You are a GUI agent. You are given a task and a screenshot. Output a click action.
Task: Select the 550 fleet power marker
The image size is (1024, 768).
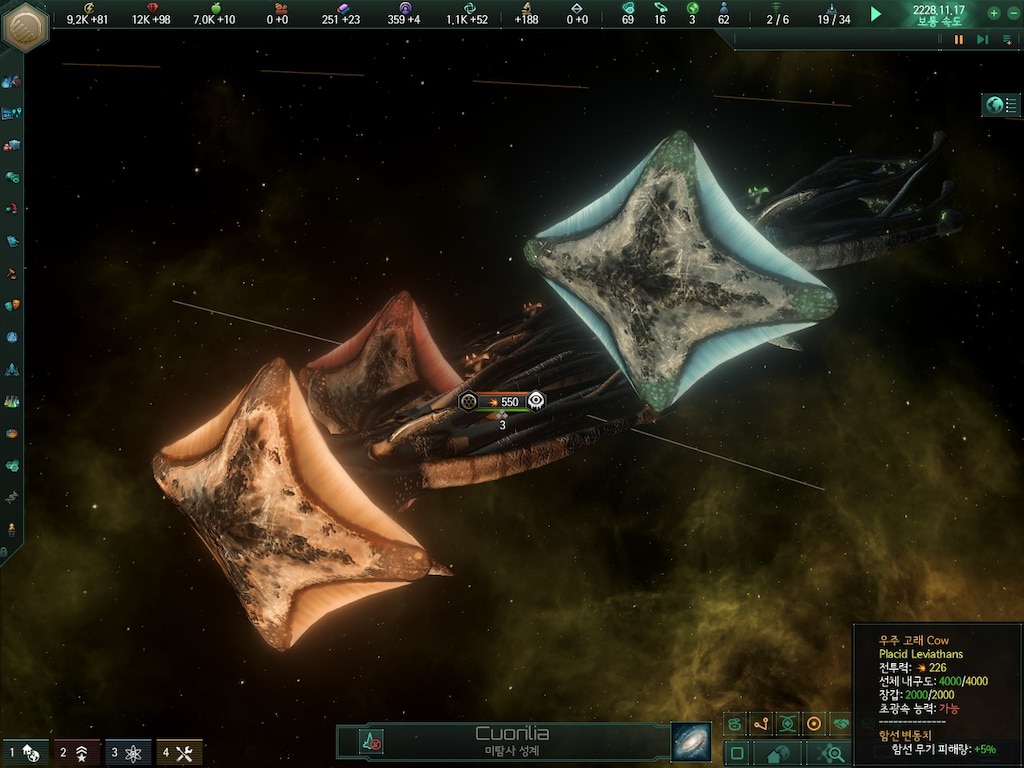coord(503,401)
